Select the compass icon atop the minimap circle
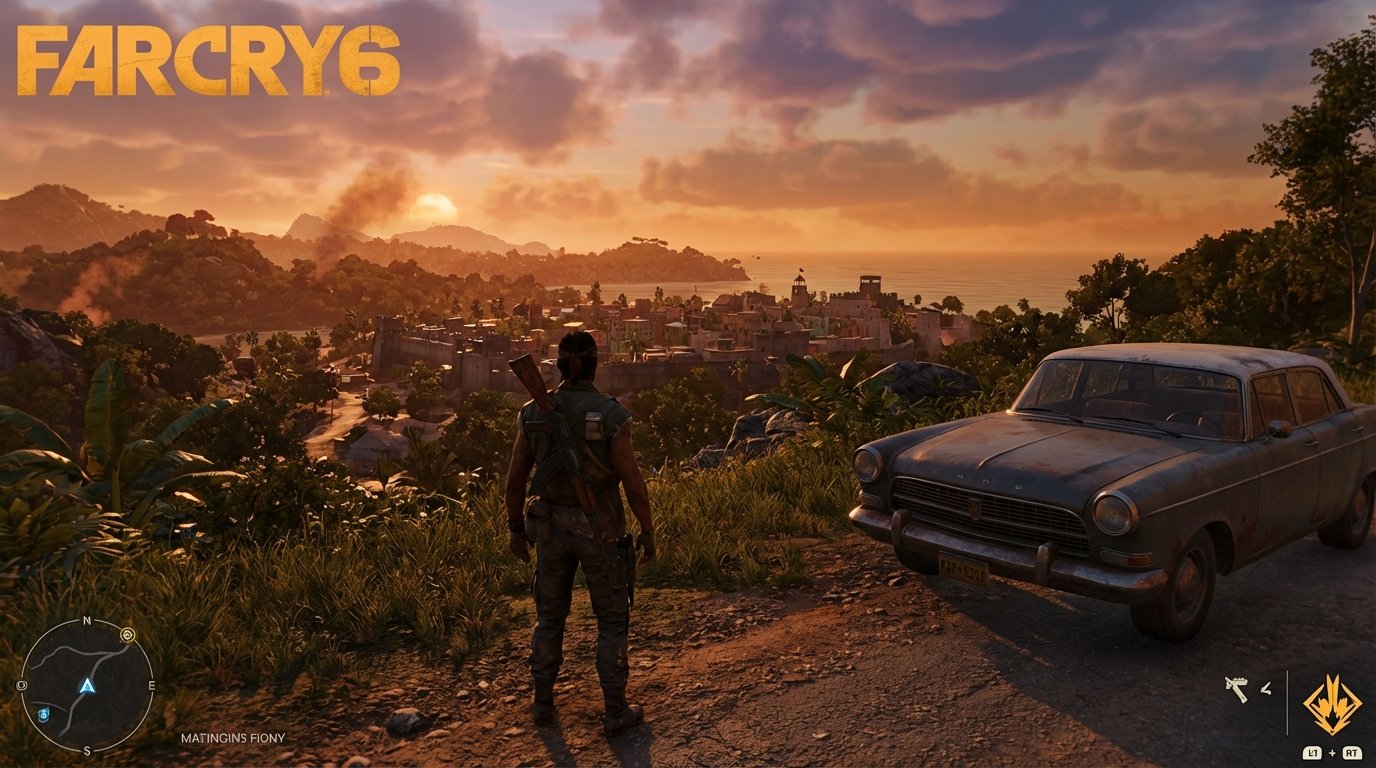Screen dimensions: 1376x768 [x=127, y=634]
